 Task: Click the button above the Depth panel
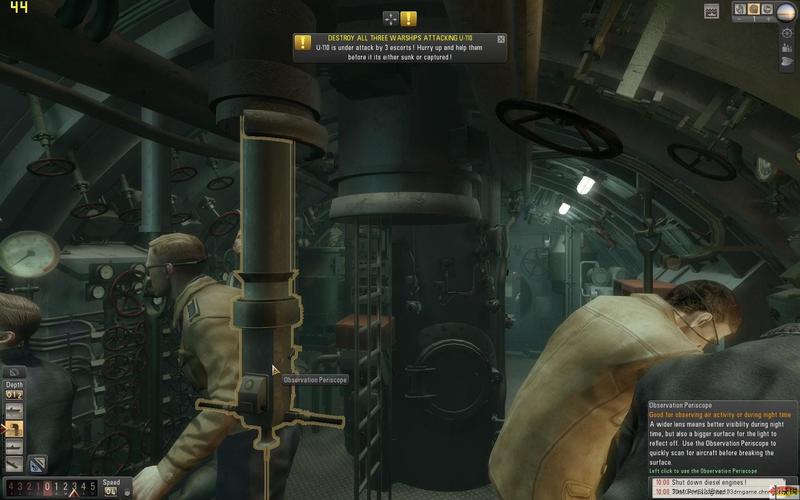pyautogui.click(x=14, y=372)
